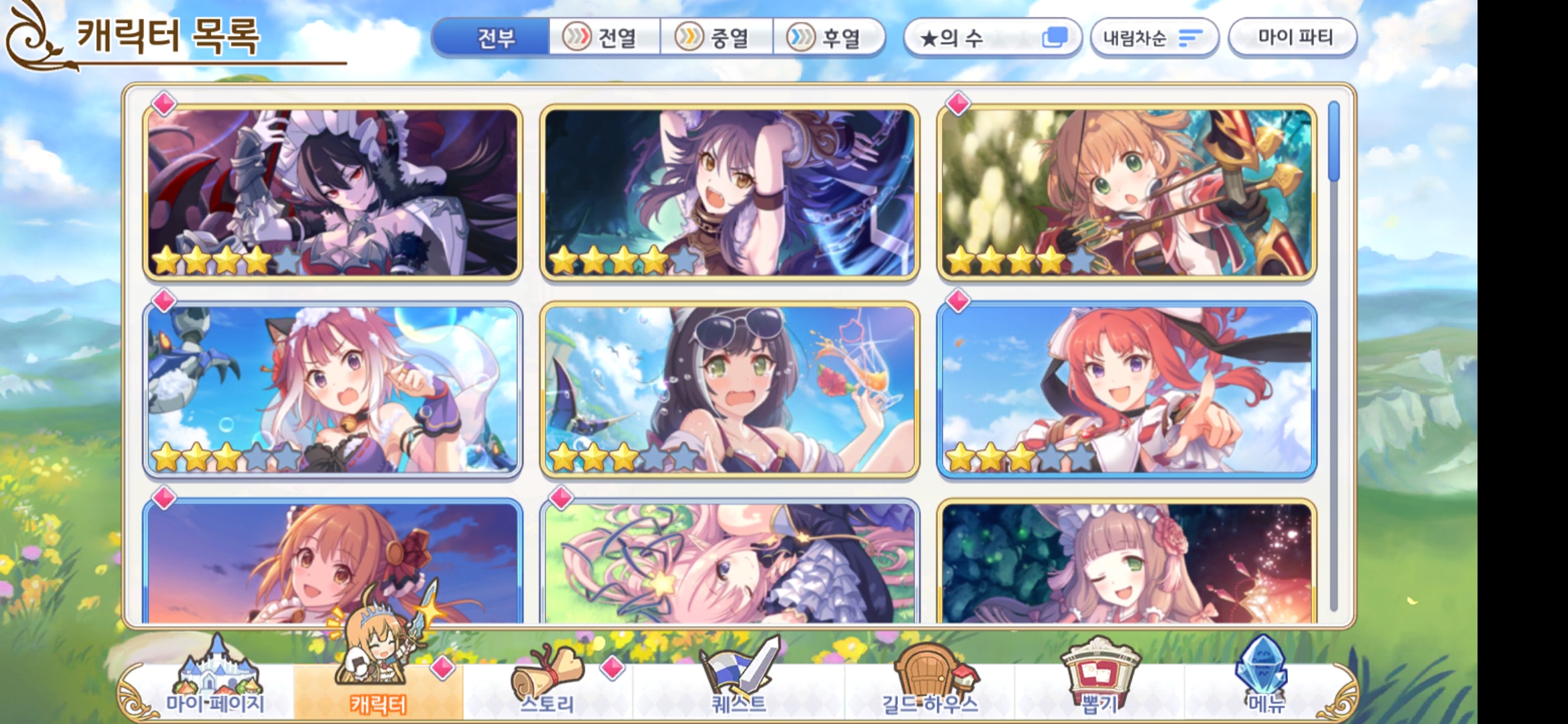
Task: Switch to the 전열 front row tab
Action: click(604, 38)
